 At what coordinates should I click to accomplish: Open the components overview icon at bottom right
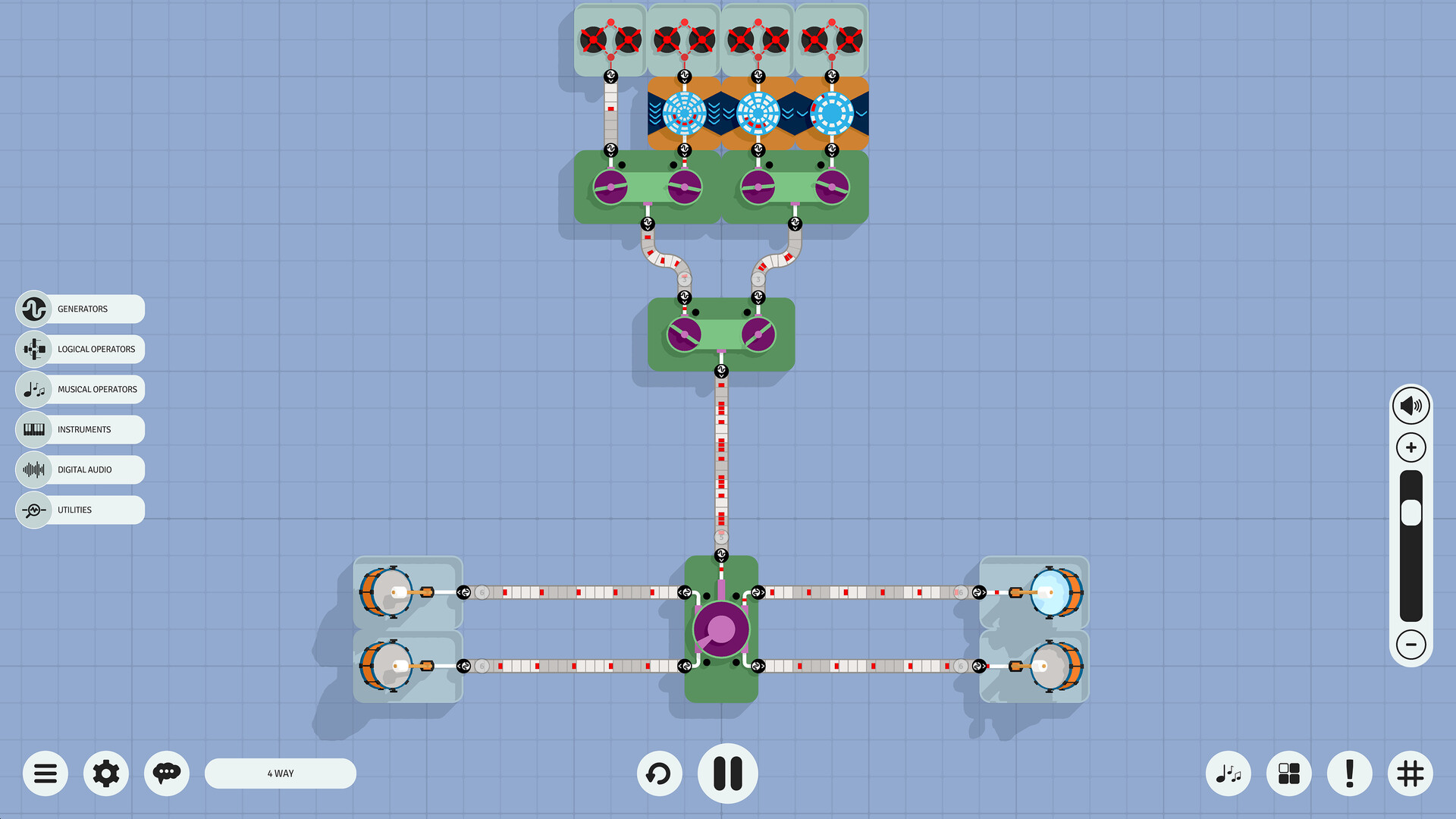tap(1288, 773)
